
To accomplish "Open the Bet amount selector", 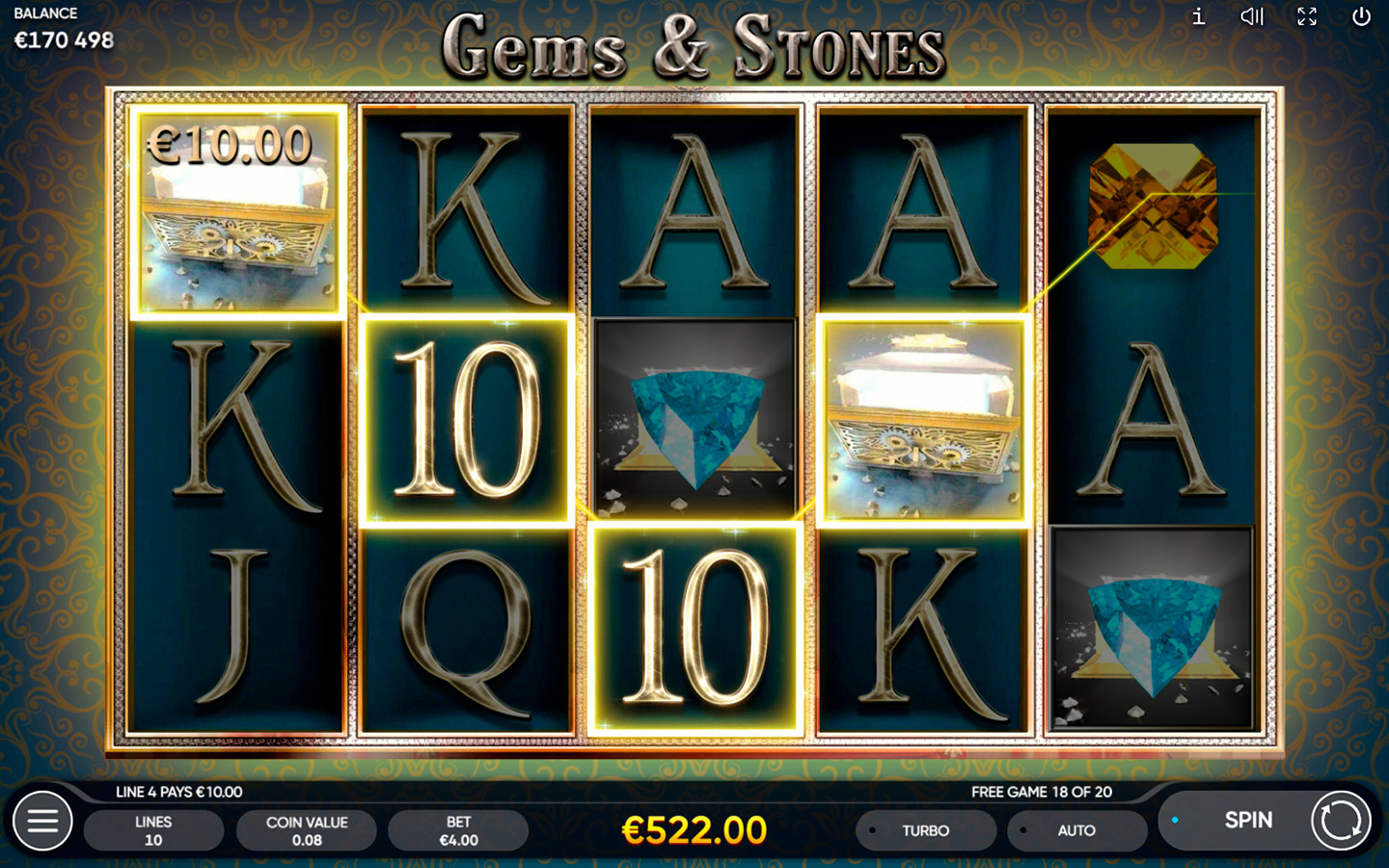I will 458,830.
